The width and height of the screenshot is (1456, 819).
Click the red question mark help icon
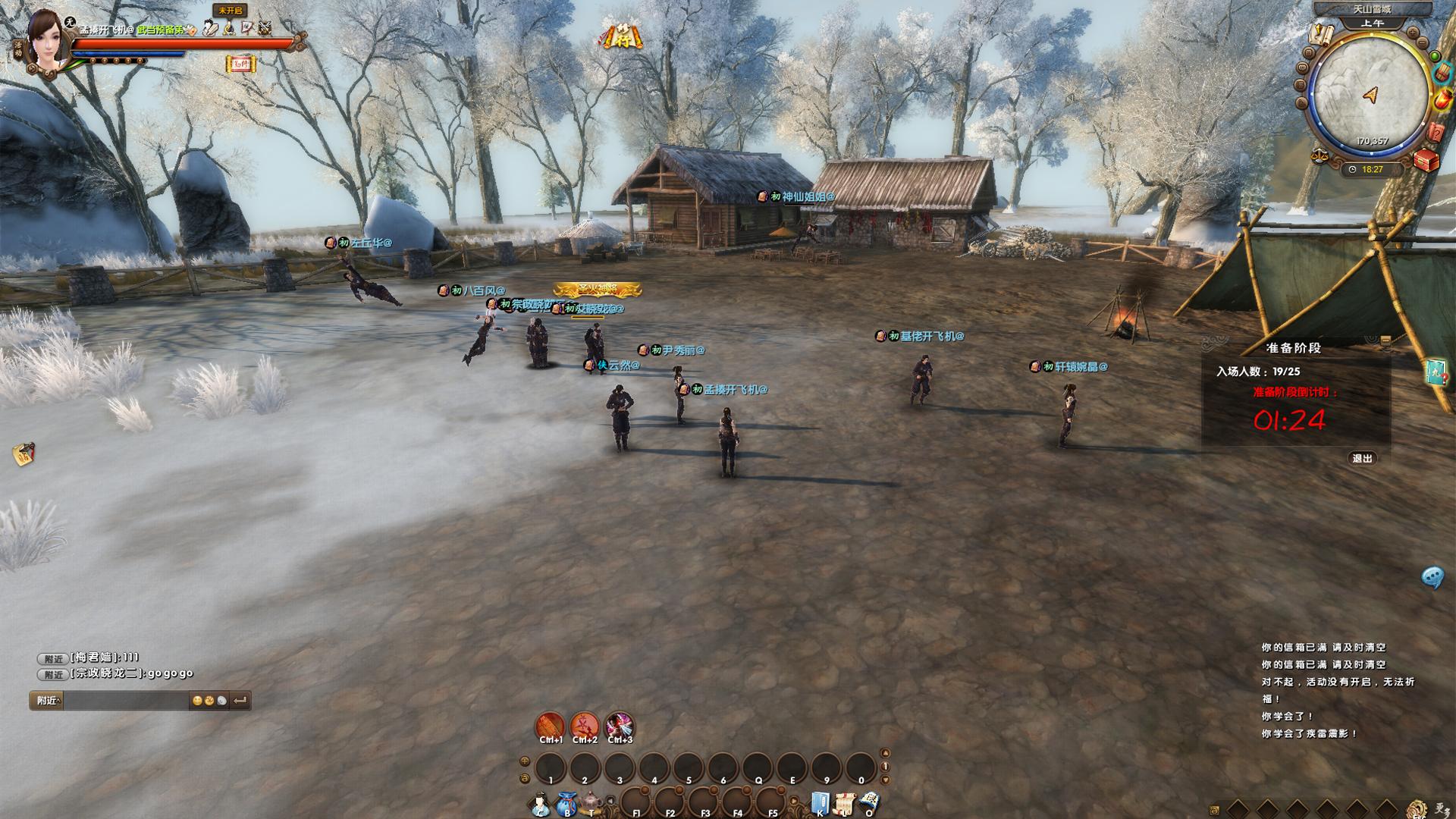click(x=1436, y=133)
